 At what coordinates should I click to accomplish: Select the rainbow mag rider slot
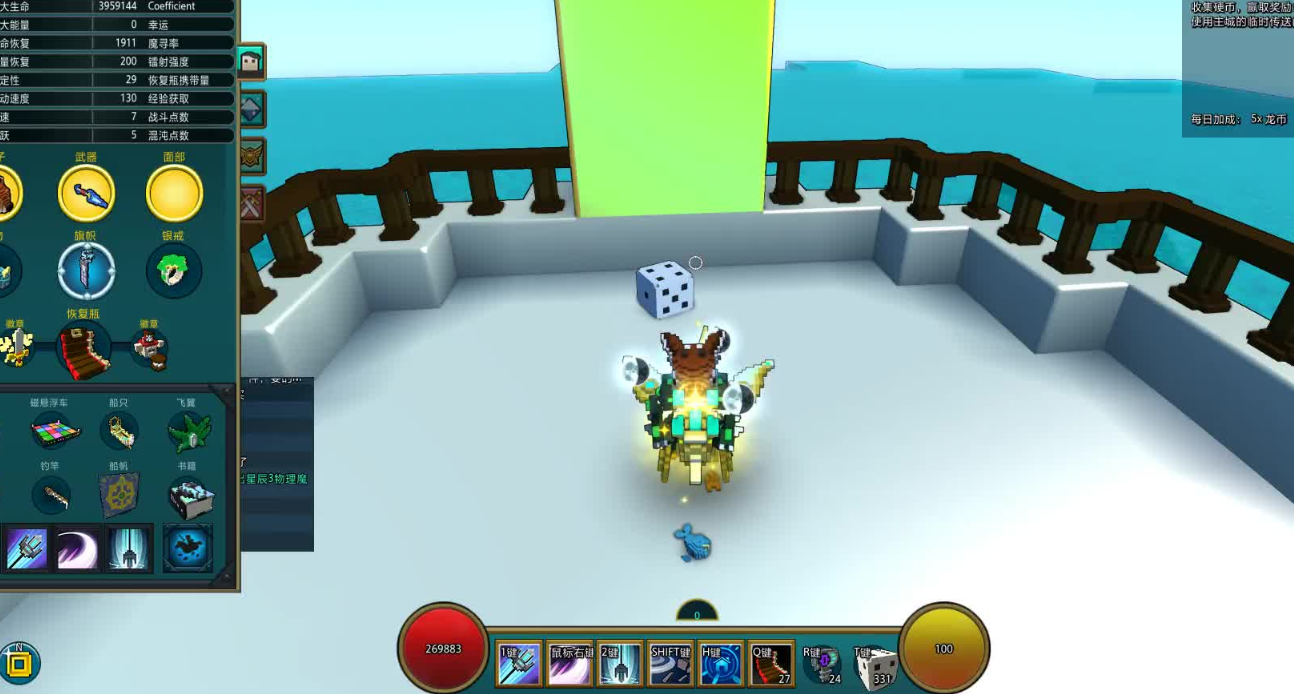(x=49, y=432)
